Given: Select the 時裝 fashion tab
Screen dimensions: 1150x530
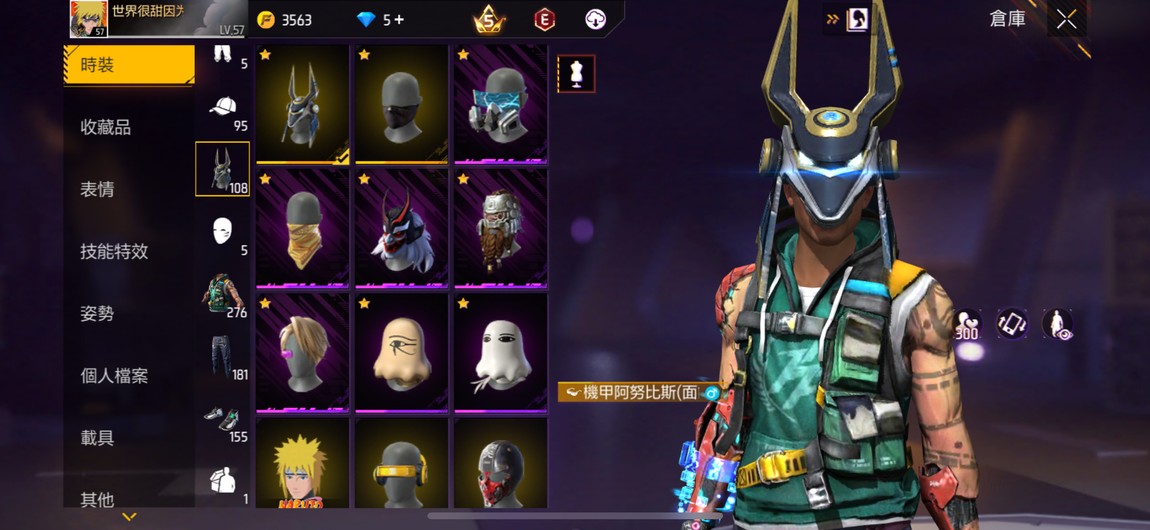Looking at the screenshot, I should pyautogui.click(x=128, y=66).
